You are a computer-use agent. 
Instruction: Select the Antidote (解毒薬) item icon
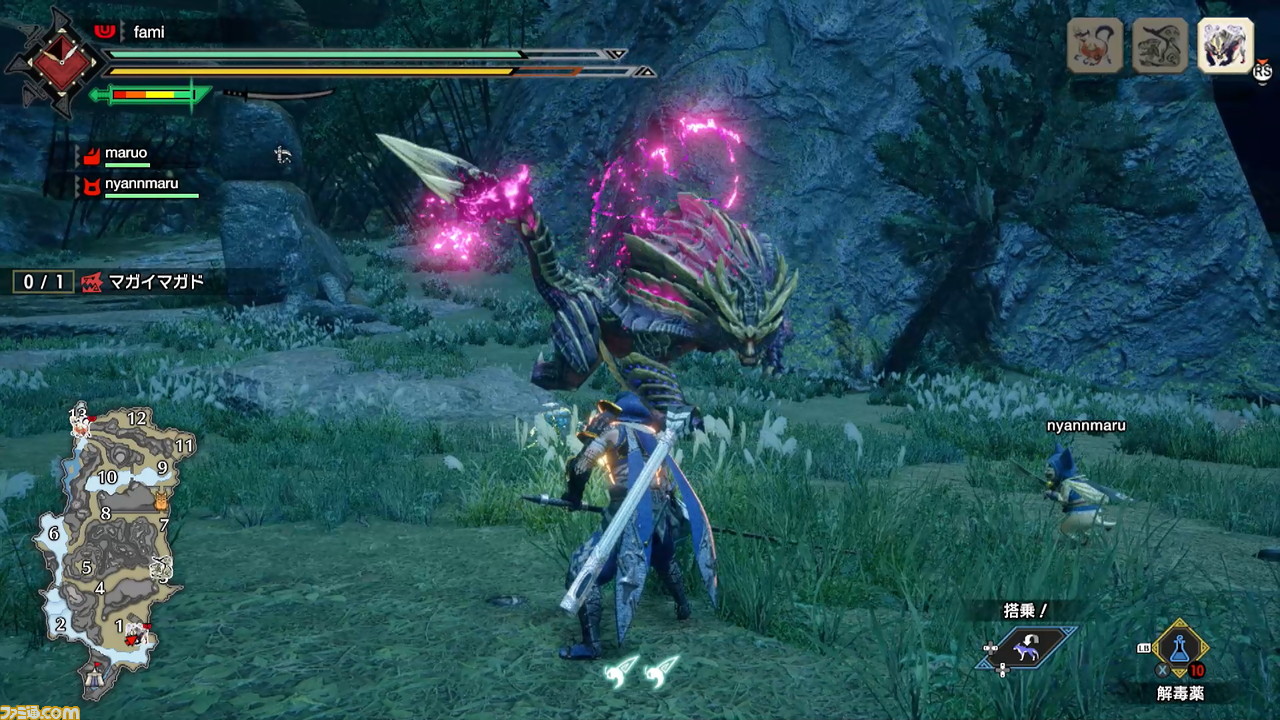(x=1180, y=648)
